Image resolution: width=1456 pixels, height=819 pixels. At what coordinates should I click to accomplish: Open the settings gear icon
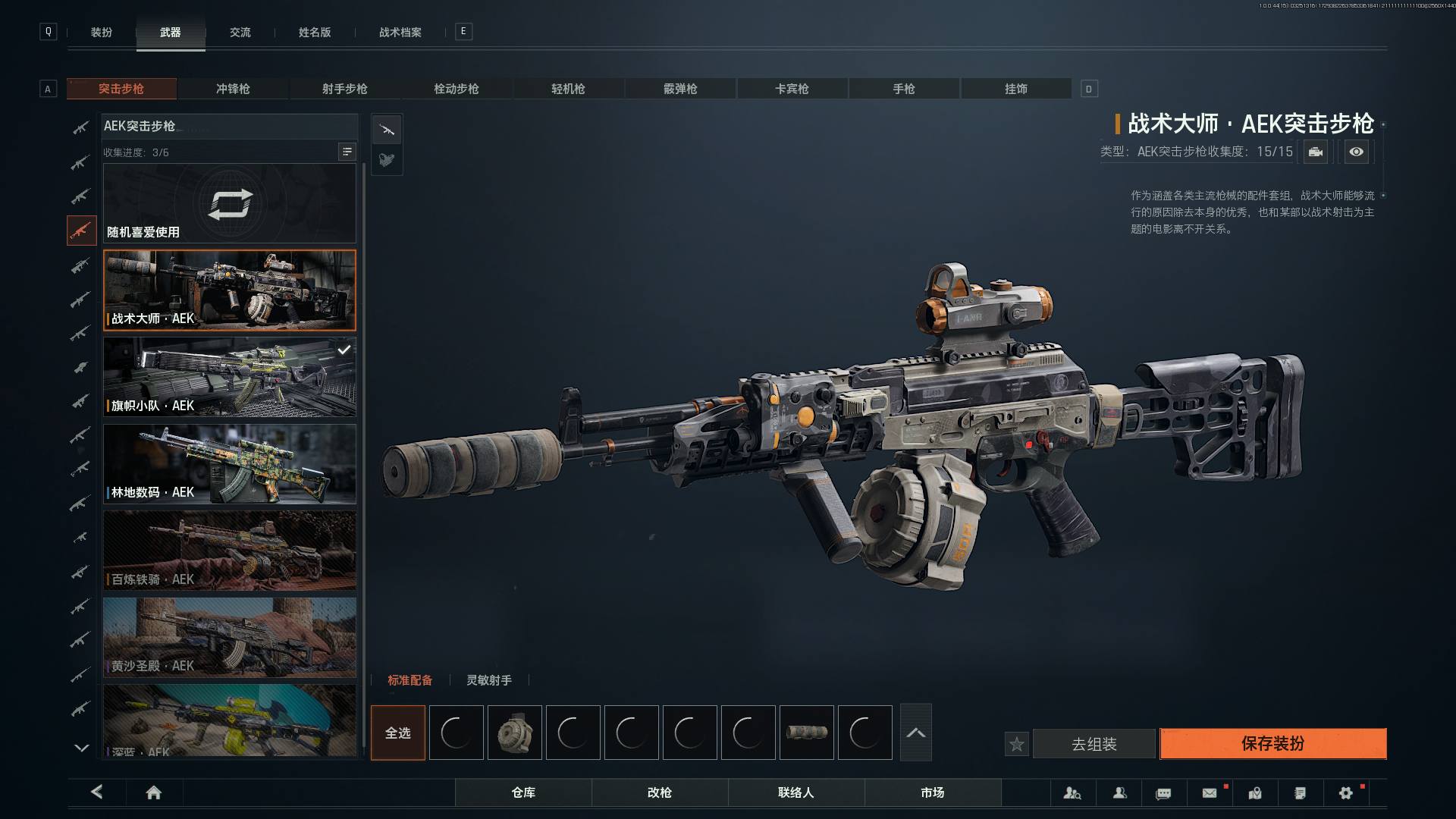coord(1345,793)
